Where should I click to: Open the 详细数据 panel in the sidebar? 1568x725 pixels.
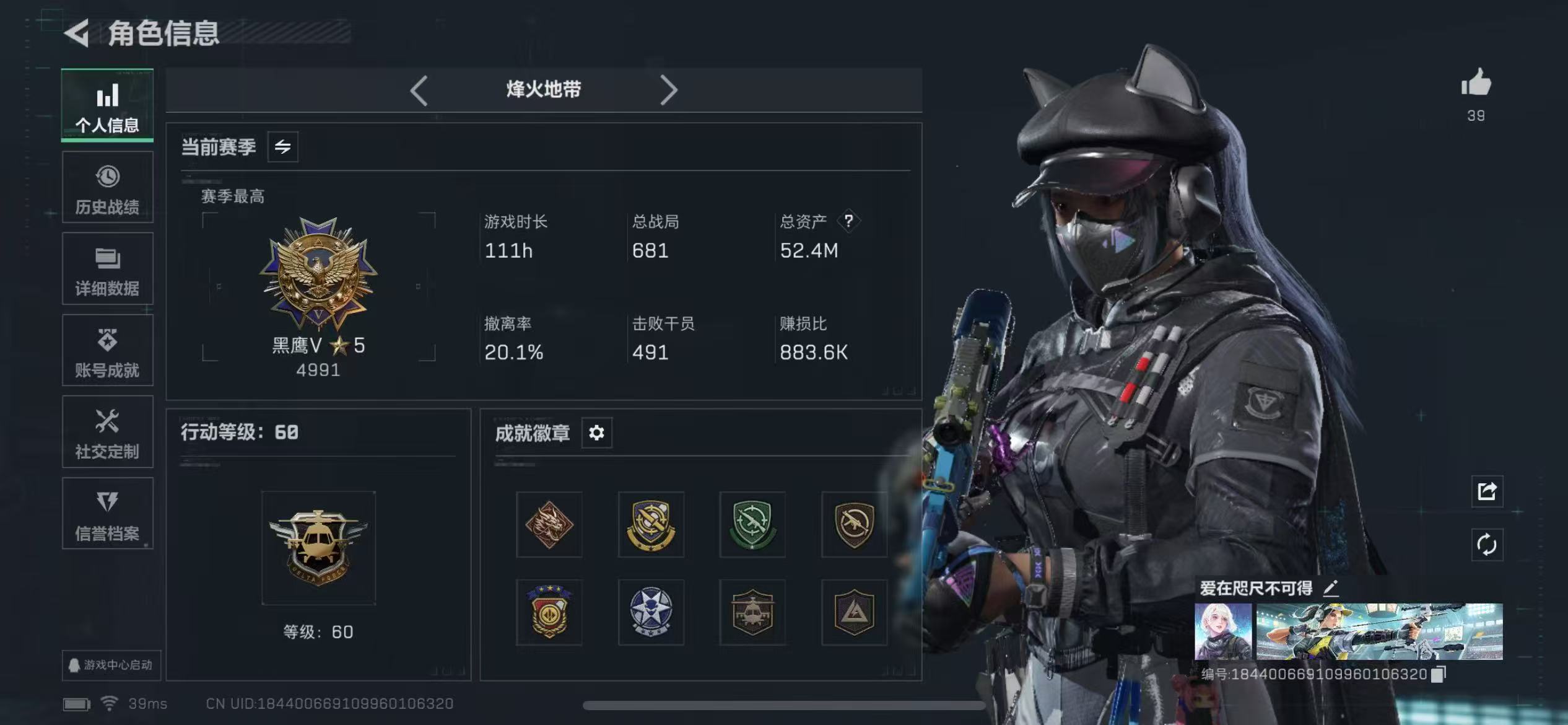(107, 269)
